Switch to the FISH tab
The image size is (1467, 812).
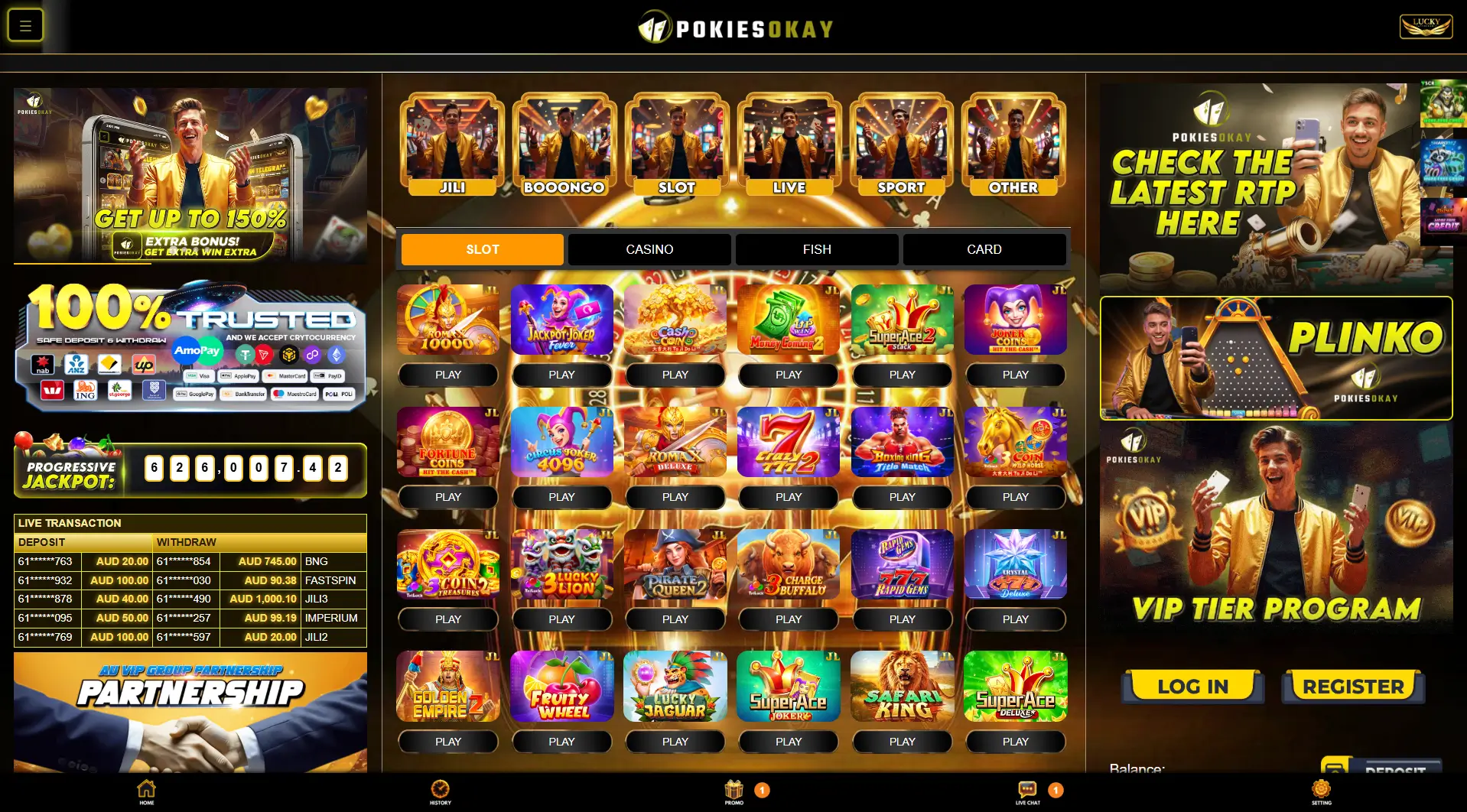pyautogui.click(x=816, y=248)
